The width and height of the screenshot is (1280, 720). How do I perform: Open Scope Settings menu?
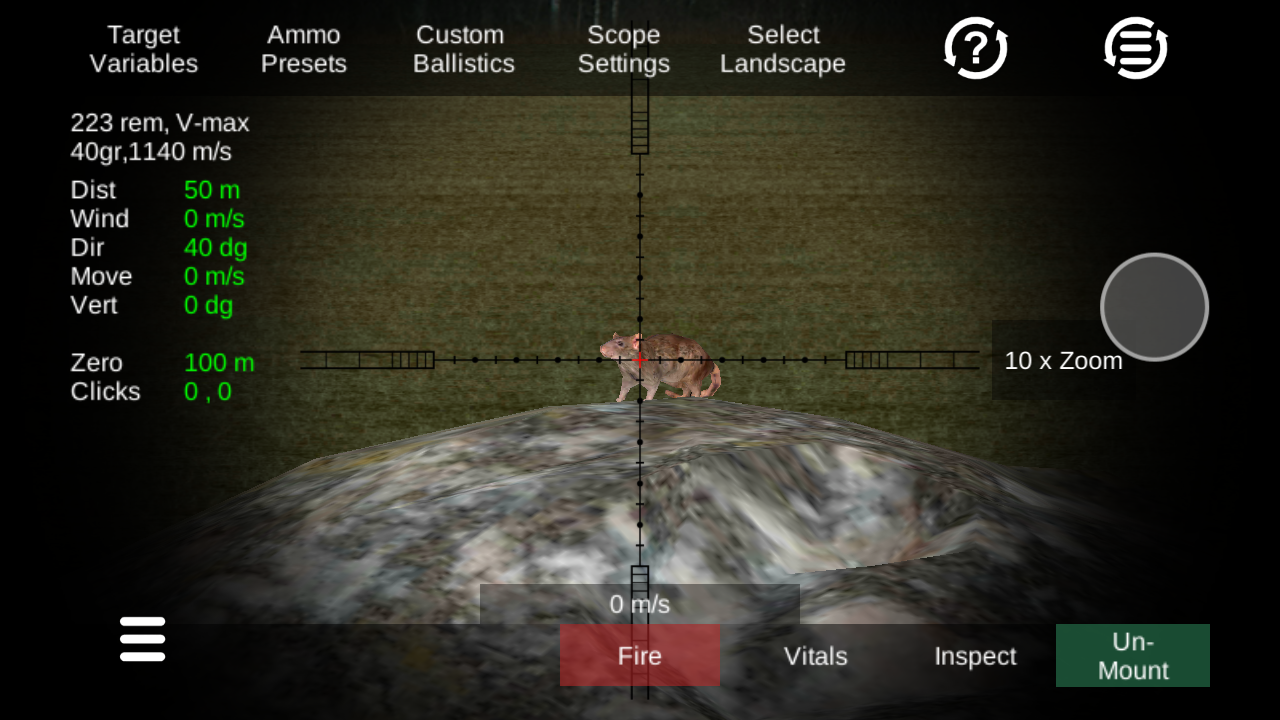[x=623, y=49]
